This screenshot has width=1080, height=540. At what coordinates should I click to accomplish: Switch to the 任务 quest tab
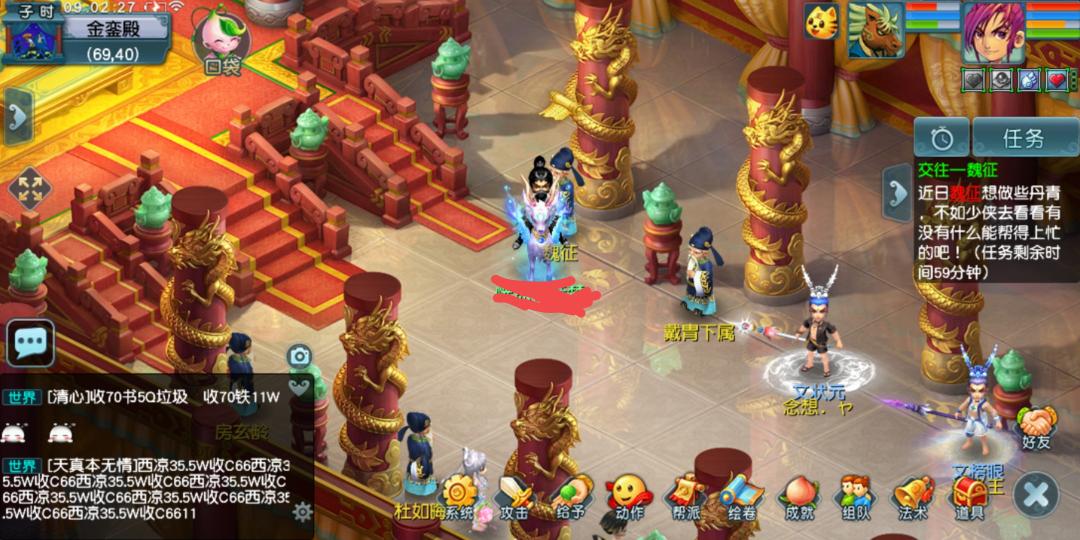(x=1023, y=139)
